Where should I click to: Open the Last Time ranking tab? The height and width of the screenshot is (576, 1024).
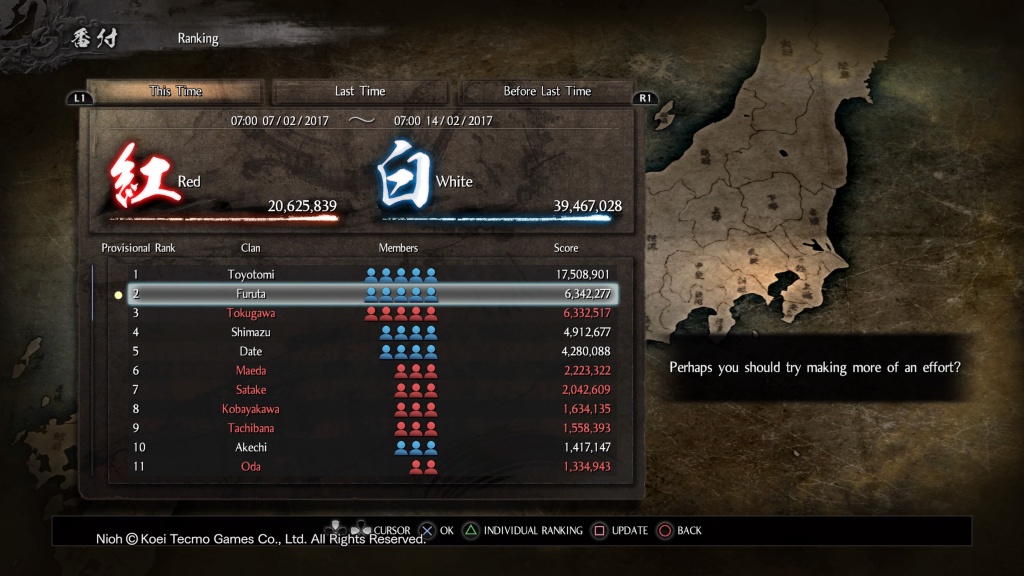click(360, 91)
